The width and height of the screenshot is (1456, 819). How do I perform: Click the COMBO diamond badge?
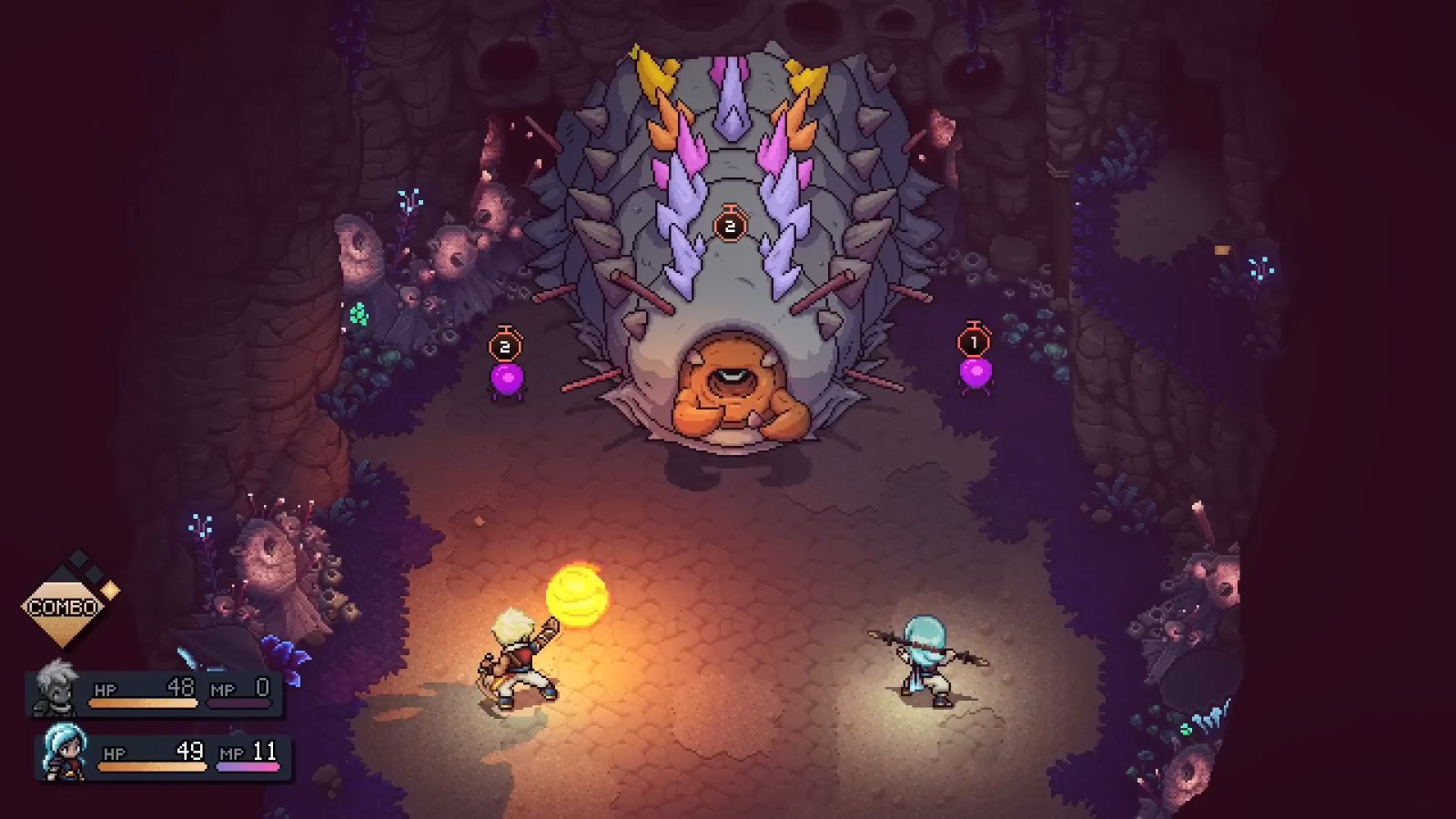click(64, 605)
